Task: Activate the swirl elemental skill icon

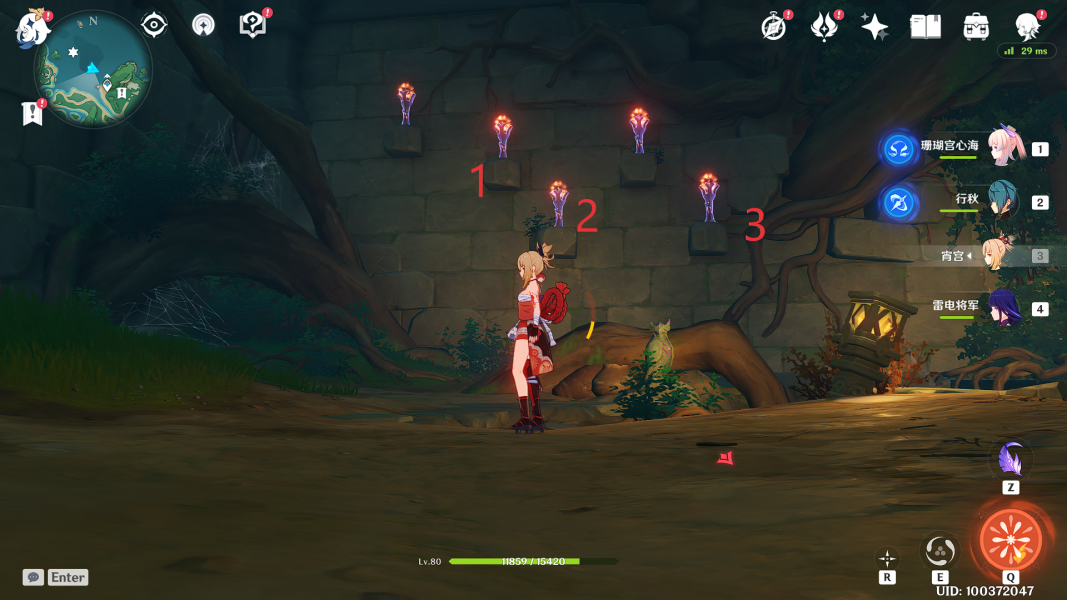Action: pyautogui.click(x=940, y=550)
